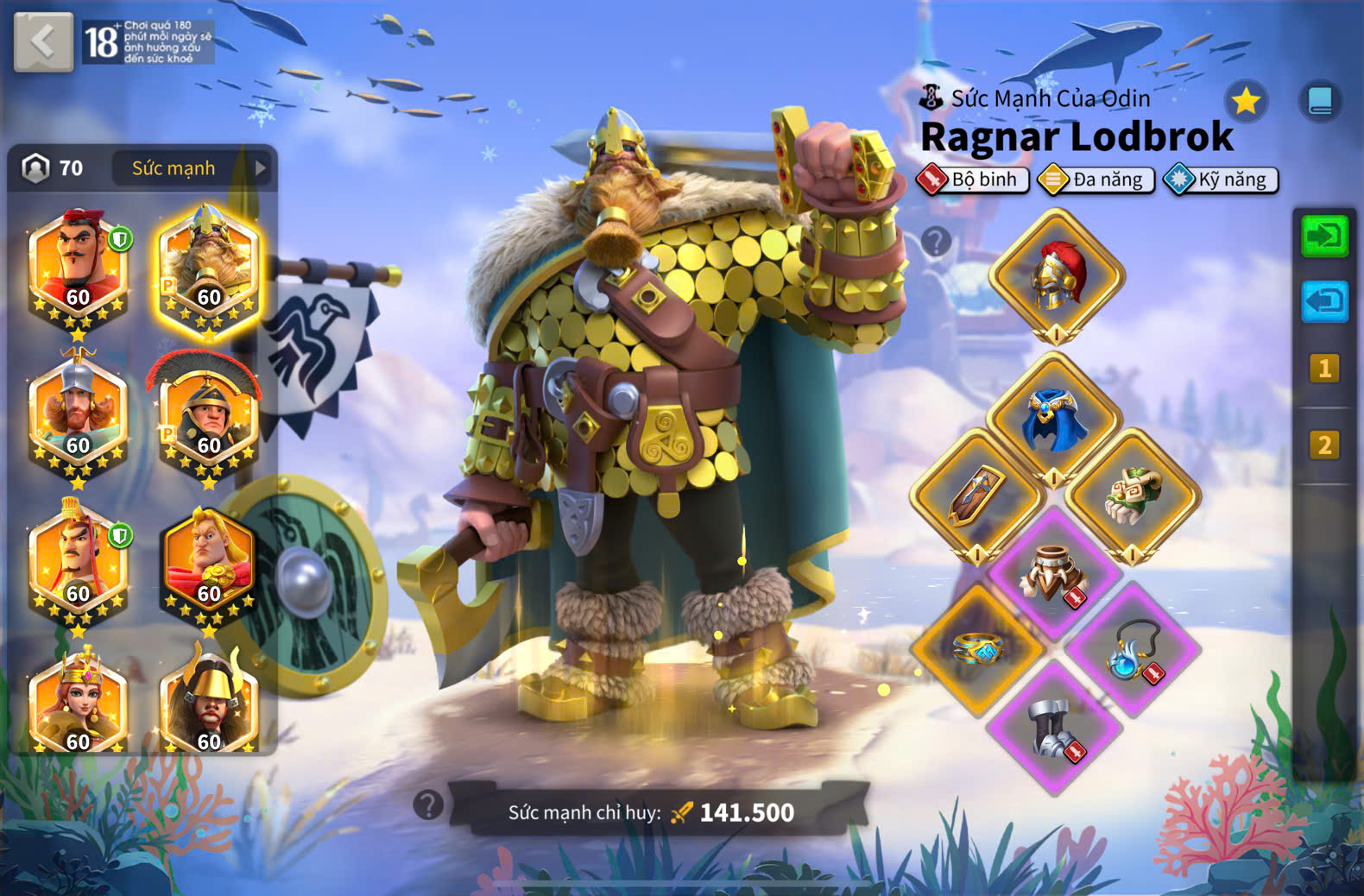This screenshot has height=896, width=1364.
Task: Open the red-plumed helmet equipment slot
Action: (1057, 276)
